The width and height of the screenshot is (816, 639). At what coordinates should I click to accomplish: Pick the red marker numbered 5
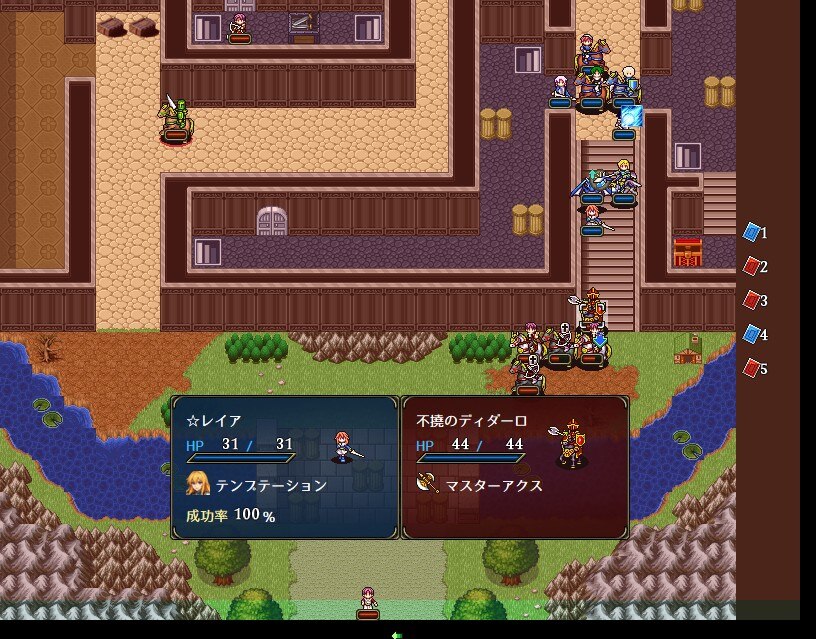click(752, 368)
